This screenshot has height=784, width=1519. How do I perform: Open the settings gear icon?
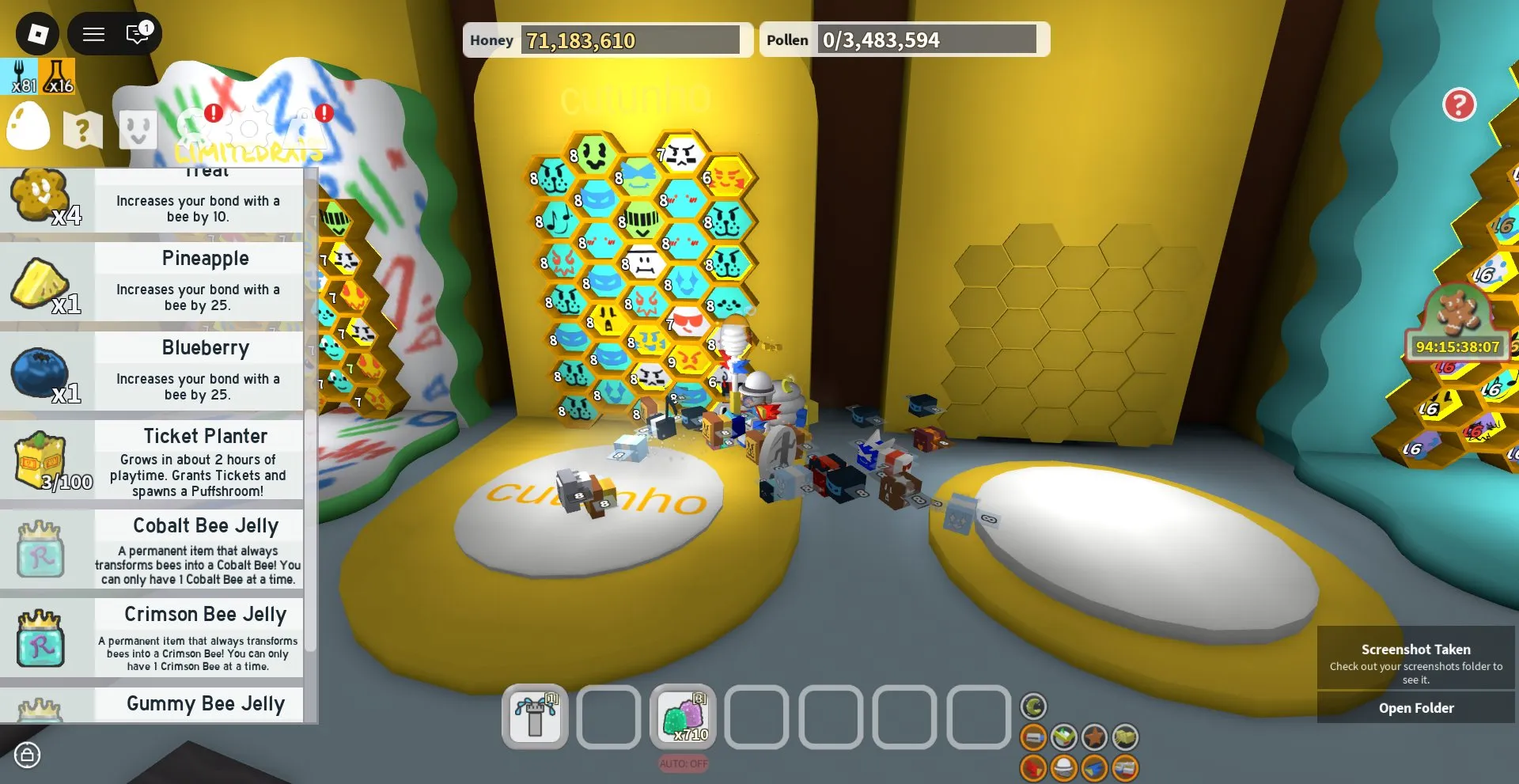coord(248,128)
